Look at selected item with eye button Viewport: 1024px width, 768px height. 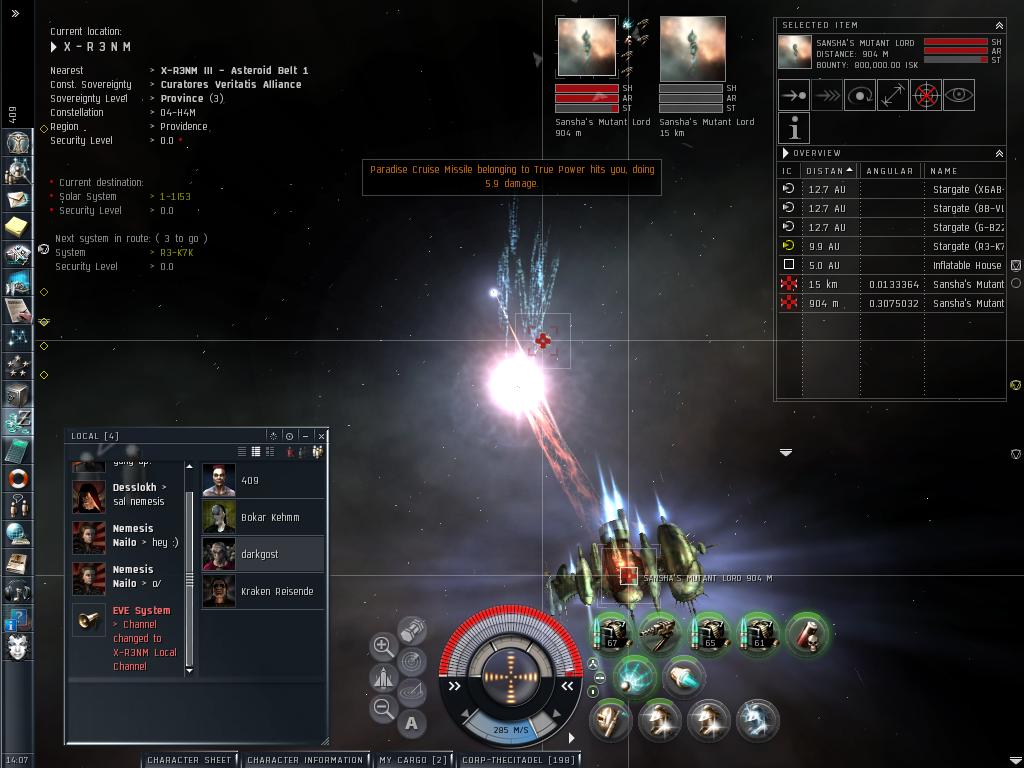coord(959,95)
